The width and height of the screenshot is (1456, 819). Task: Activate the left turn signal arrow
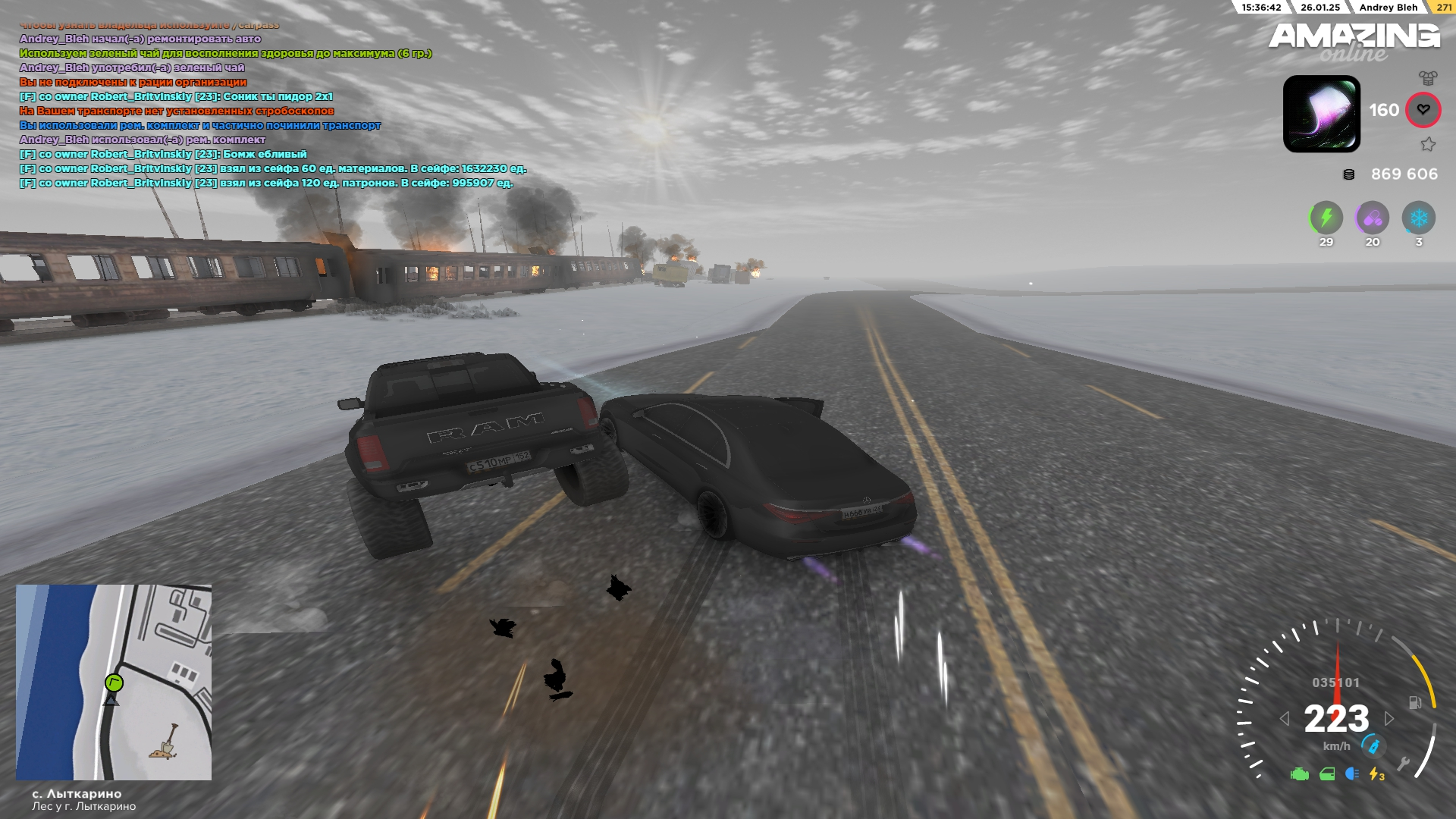[x=1285, y=718]
